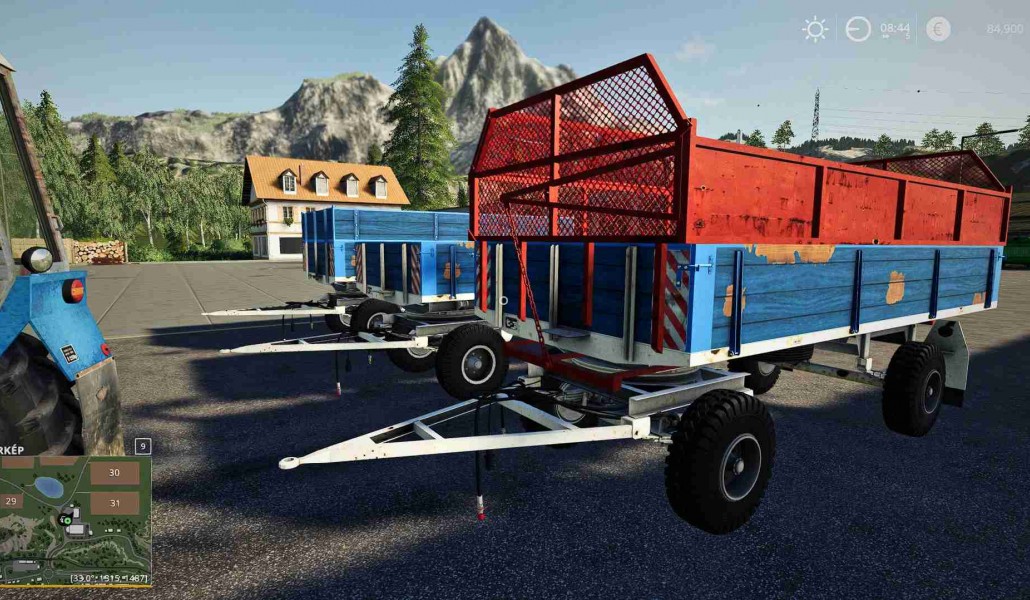This screenshot has height=600, width=1030.
Task: Click the euro money icon
Action: click(x=938, y=29)
